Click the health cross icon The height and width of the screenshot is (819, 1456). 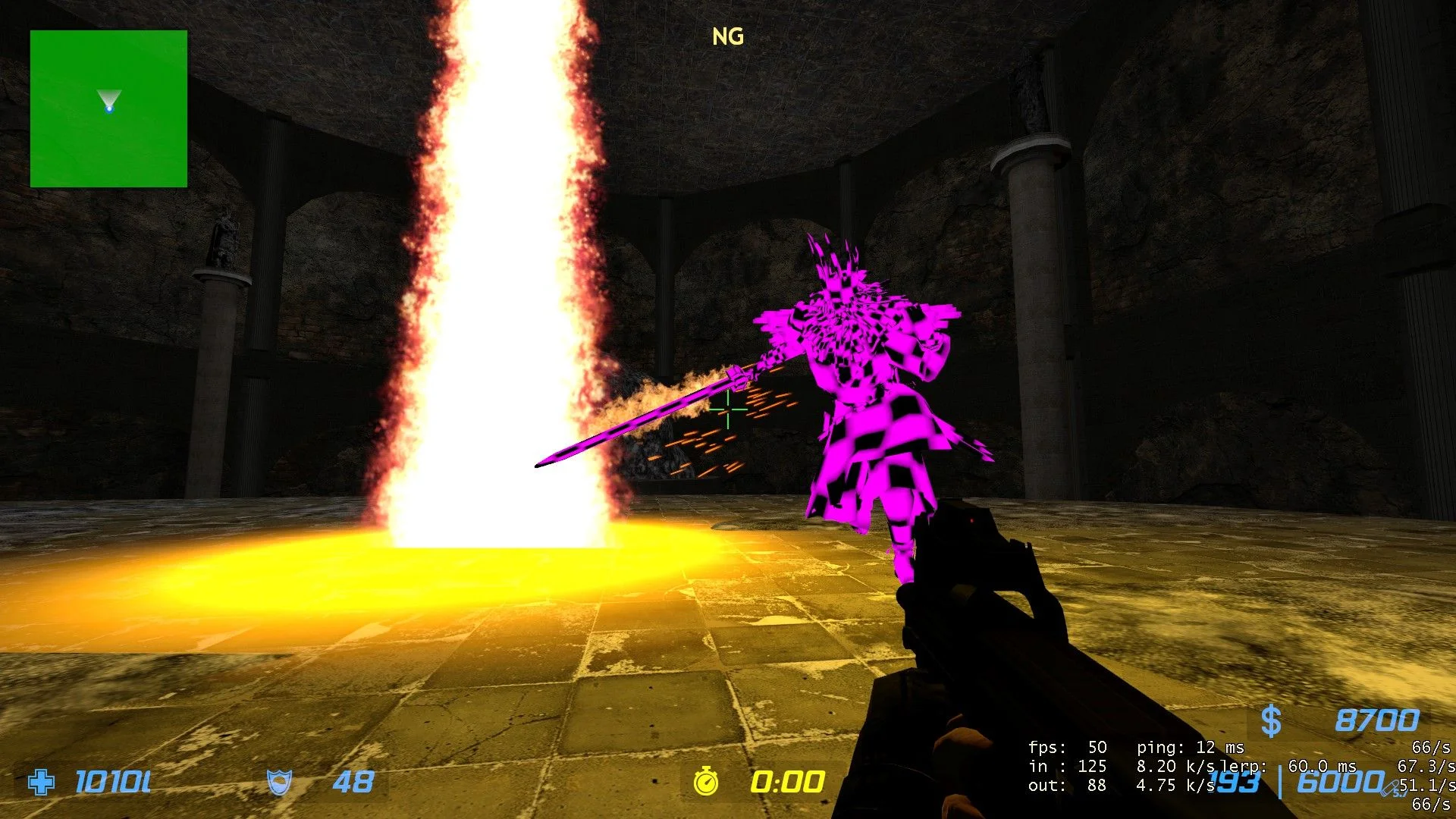pyautogui.click(x=41, y=782)
